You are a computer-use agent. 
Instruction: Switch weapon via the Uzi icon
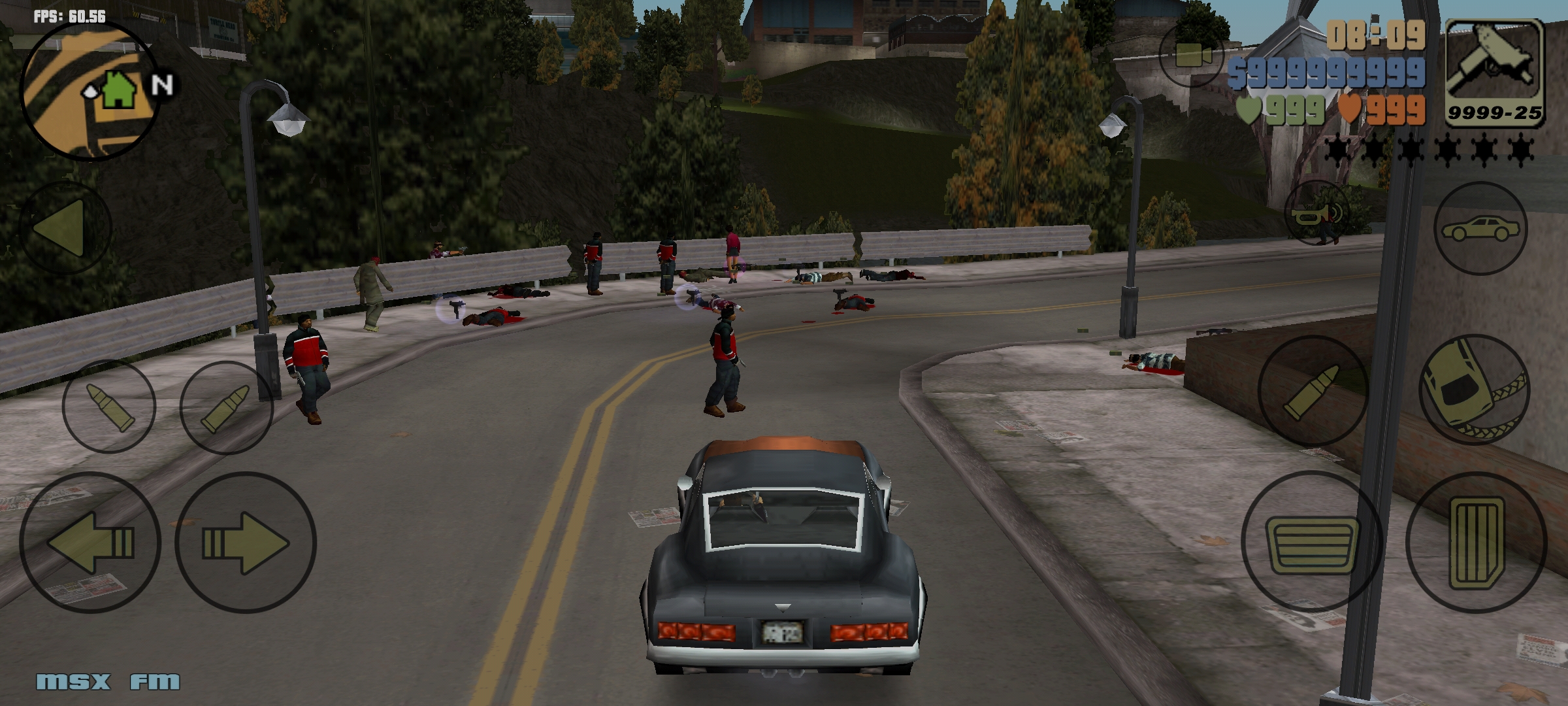[x=1495, y=72]
